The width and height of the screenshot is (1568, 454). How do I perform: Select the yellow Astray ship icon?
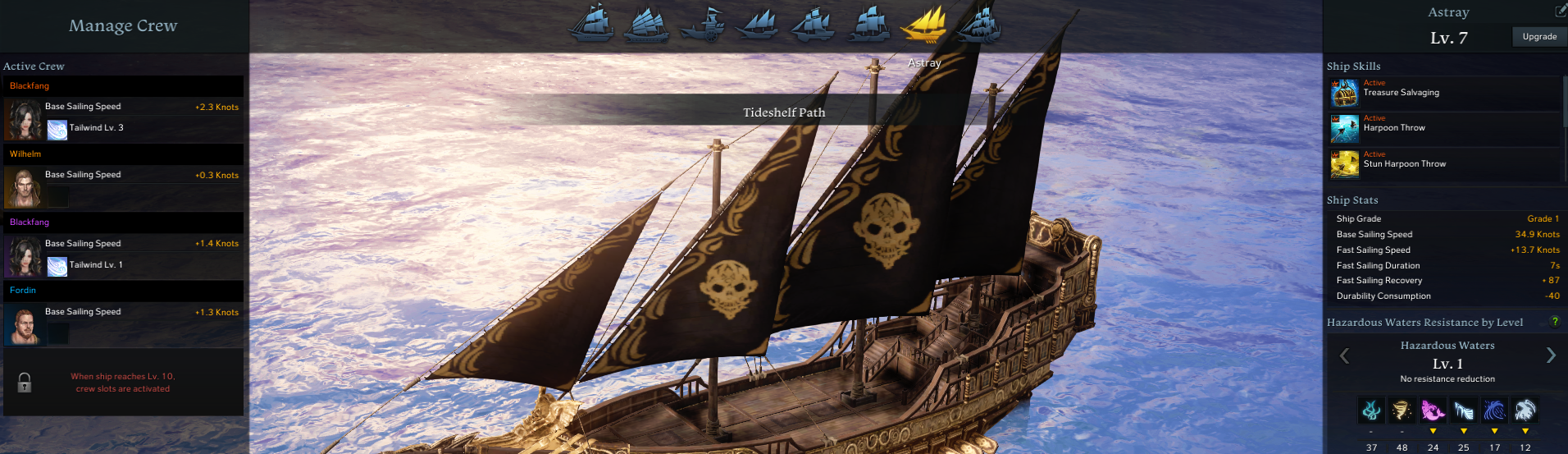923,23
